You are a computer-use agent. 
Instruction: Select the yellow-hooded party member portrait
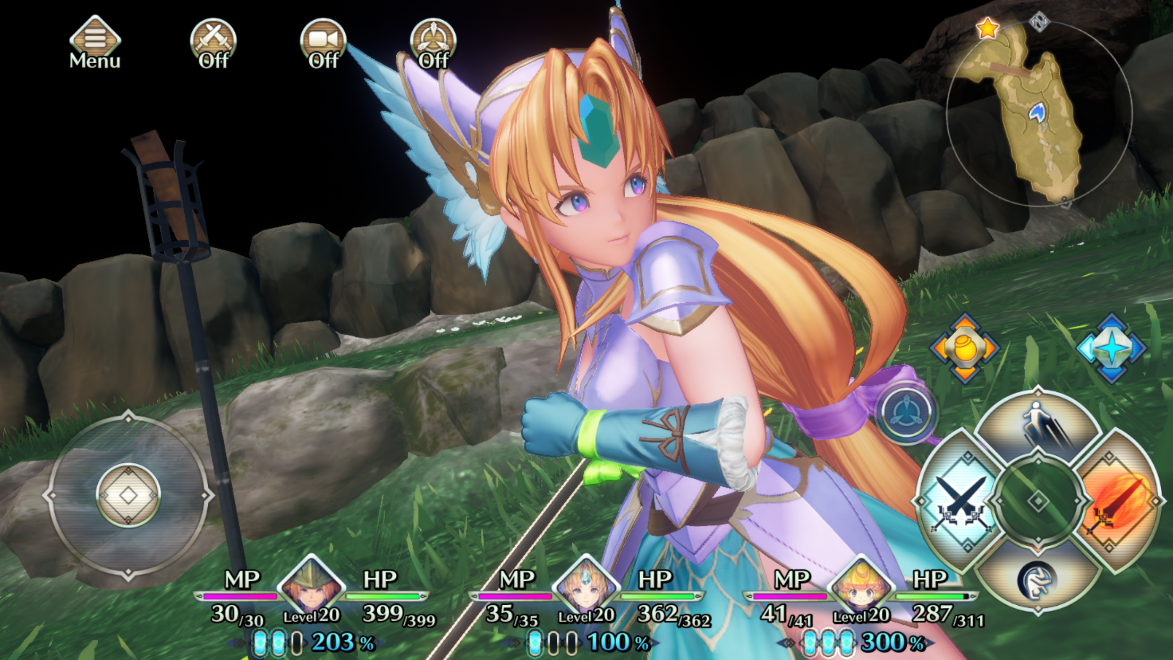860,585
